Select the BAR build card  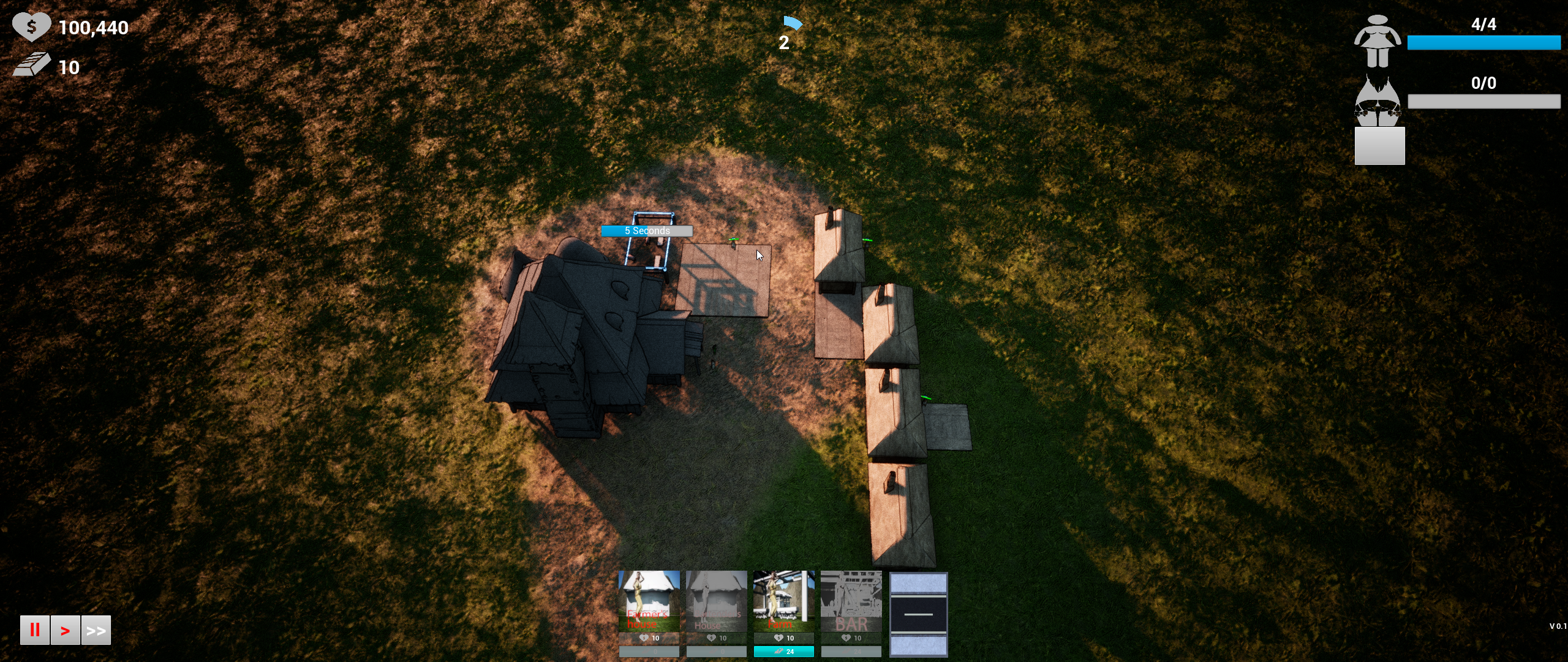point(851,601)
